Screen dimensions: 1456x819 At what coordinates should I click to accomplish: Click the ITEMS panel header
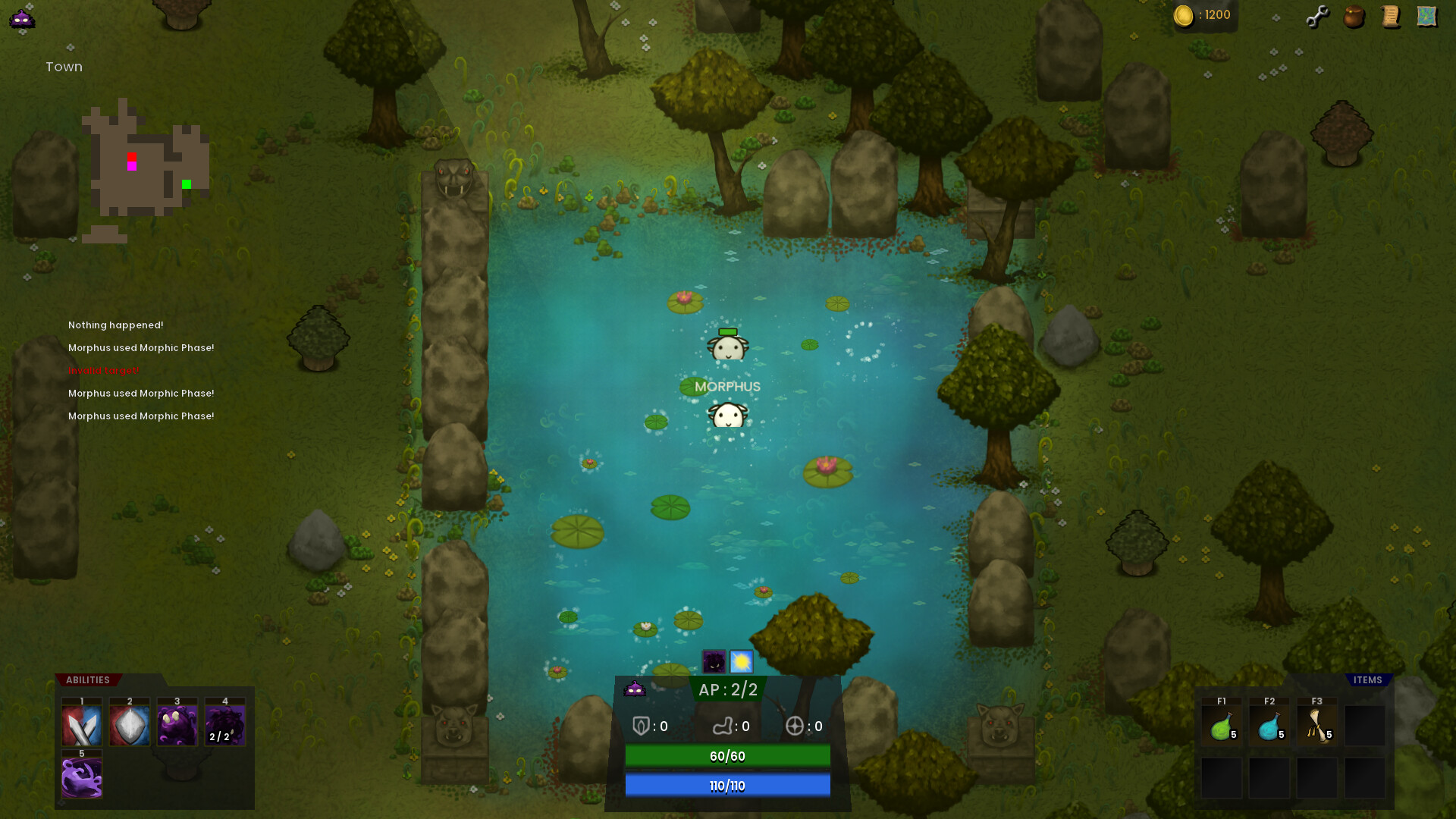(x=1367, y=679)
